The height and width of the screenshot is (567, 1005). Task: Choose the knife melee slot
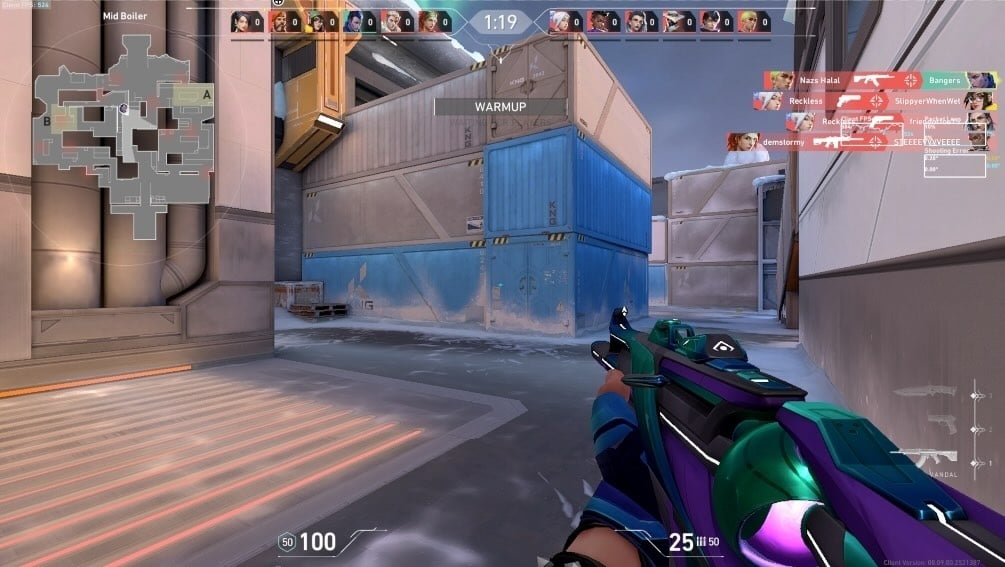925,392
